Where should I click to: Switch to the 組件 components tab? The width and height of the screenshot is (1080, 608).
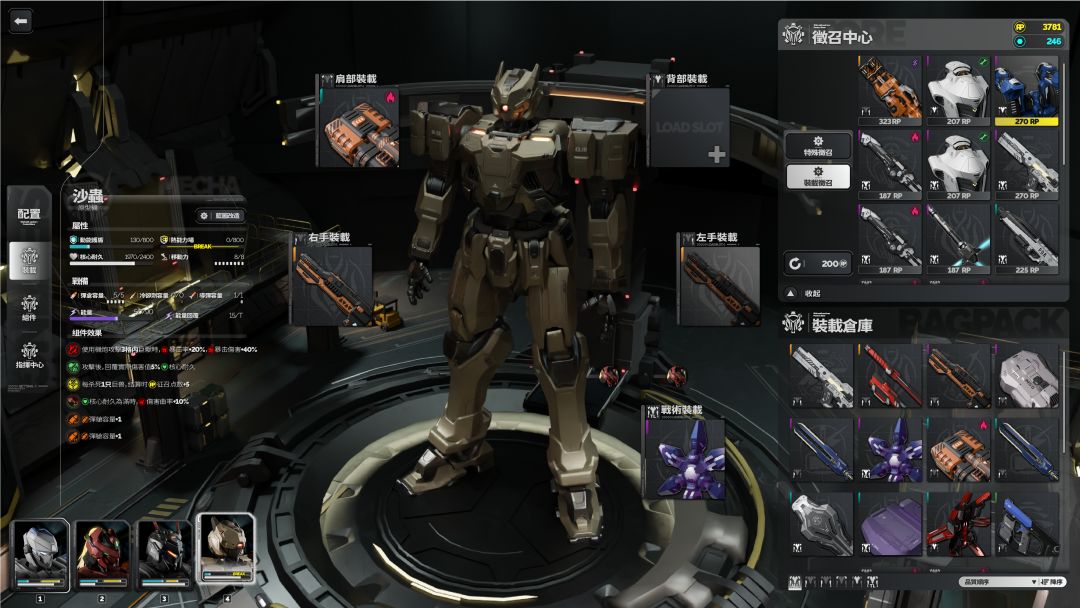coord(29,307)
